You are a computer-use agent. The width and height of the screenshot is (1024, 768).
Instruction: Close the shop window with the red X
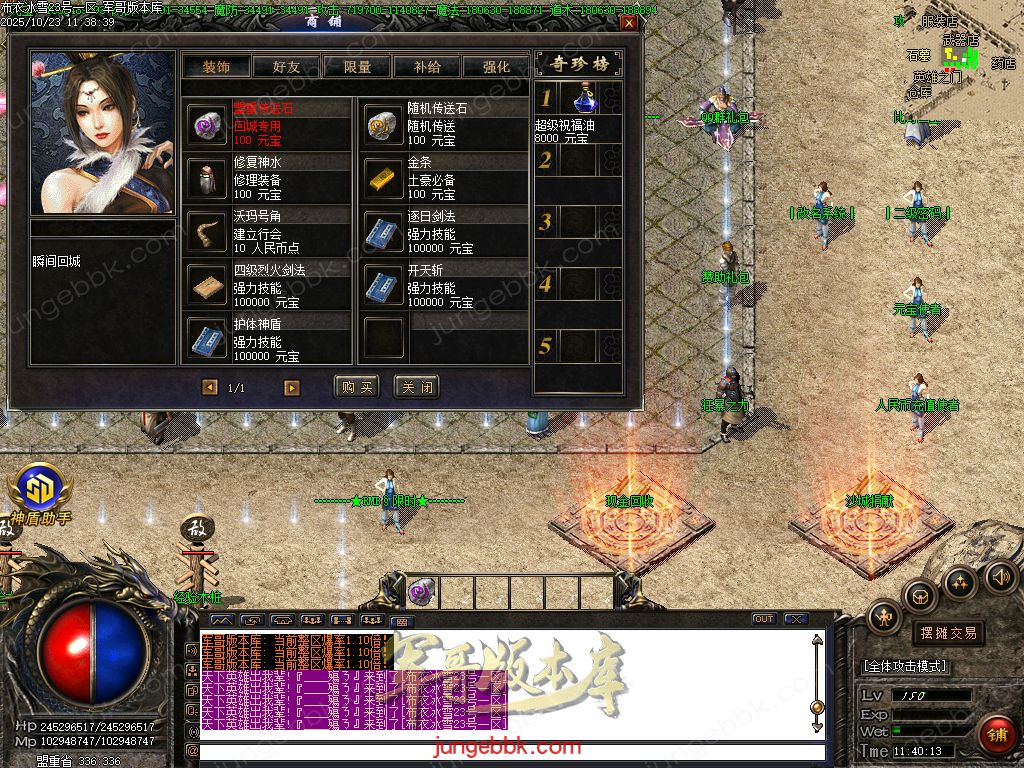[x=628, y=22]
